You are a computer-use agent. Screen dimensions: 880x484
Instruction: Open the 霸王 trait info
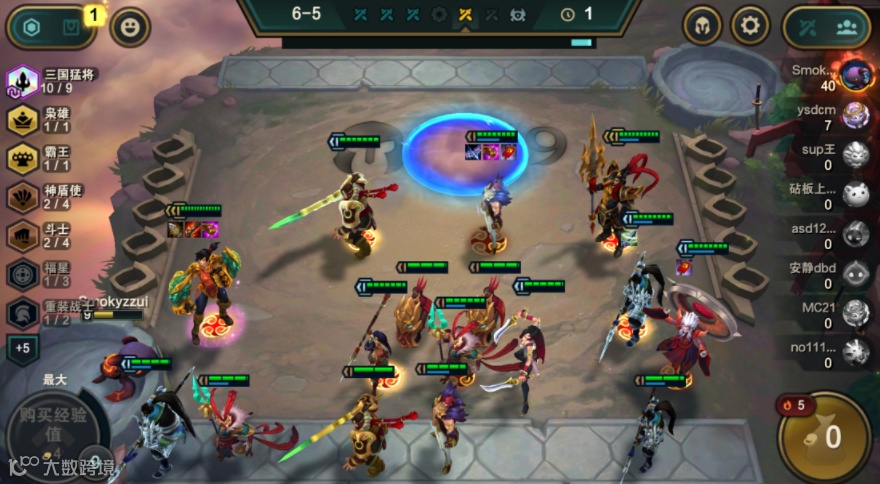(x=23, y=159)
